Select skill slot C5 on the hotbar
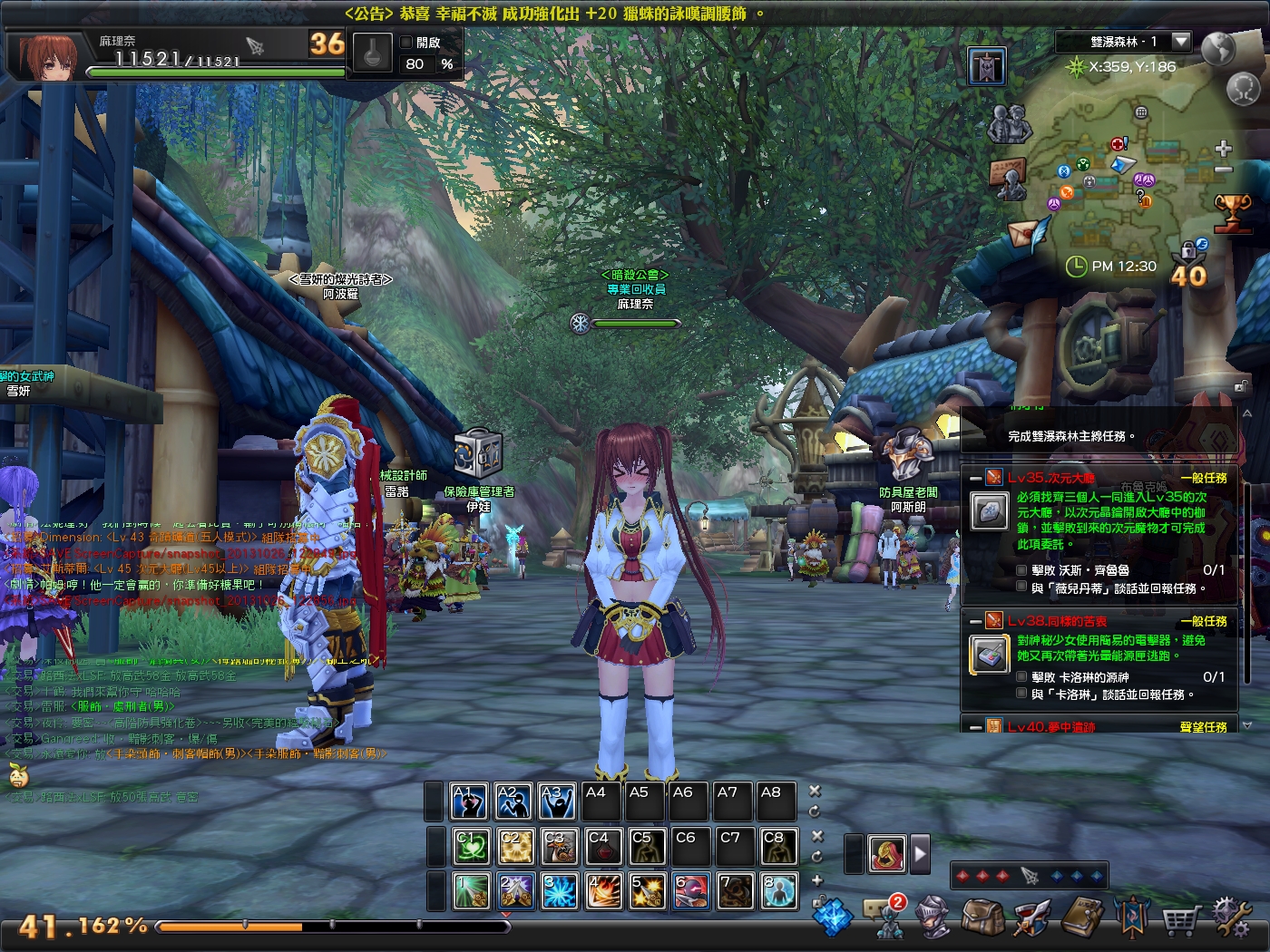The height and width of the screenshot is (952, 1270). [x=647, y=846]
